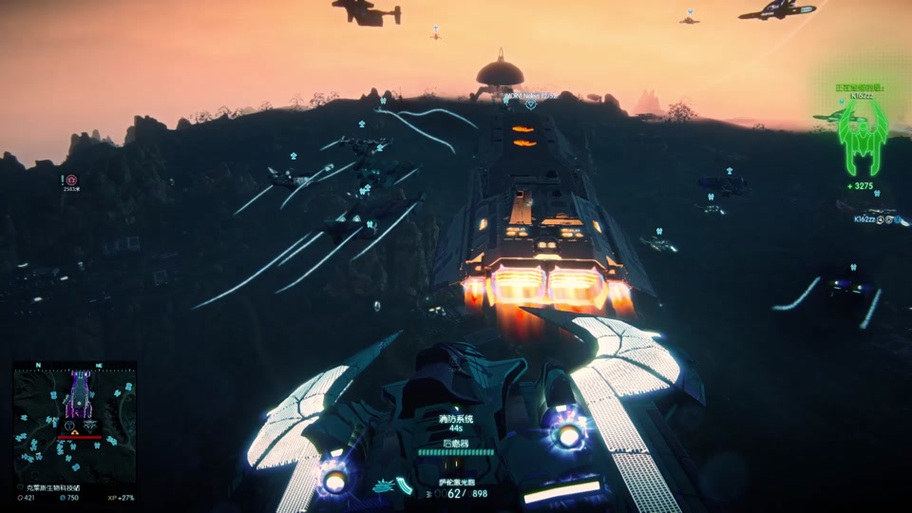Select the fire suppression system ability label
Image resolution: width=912 pixels, height=513 pixels.
[456, 419]
